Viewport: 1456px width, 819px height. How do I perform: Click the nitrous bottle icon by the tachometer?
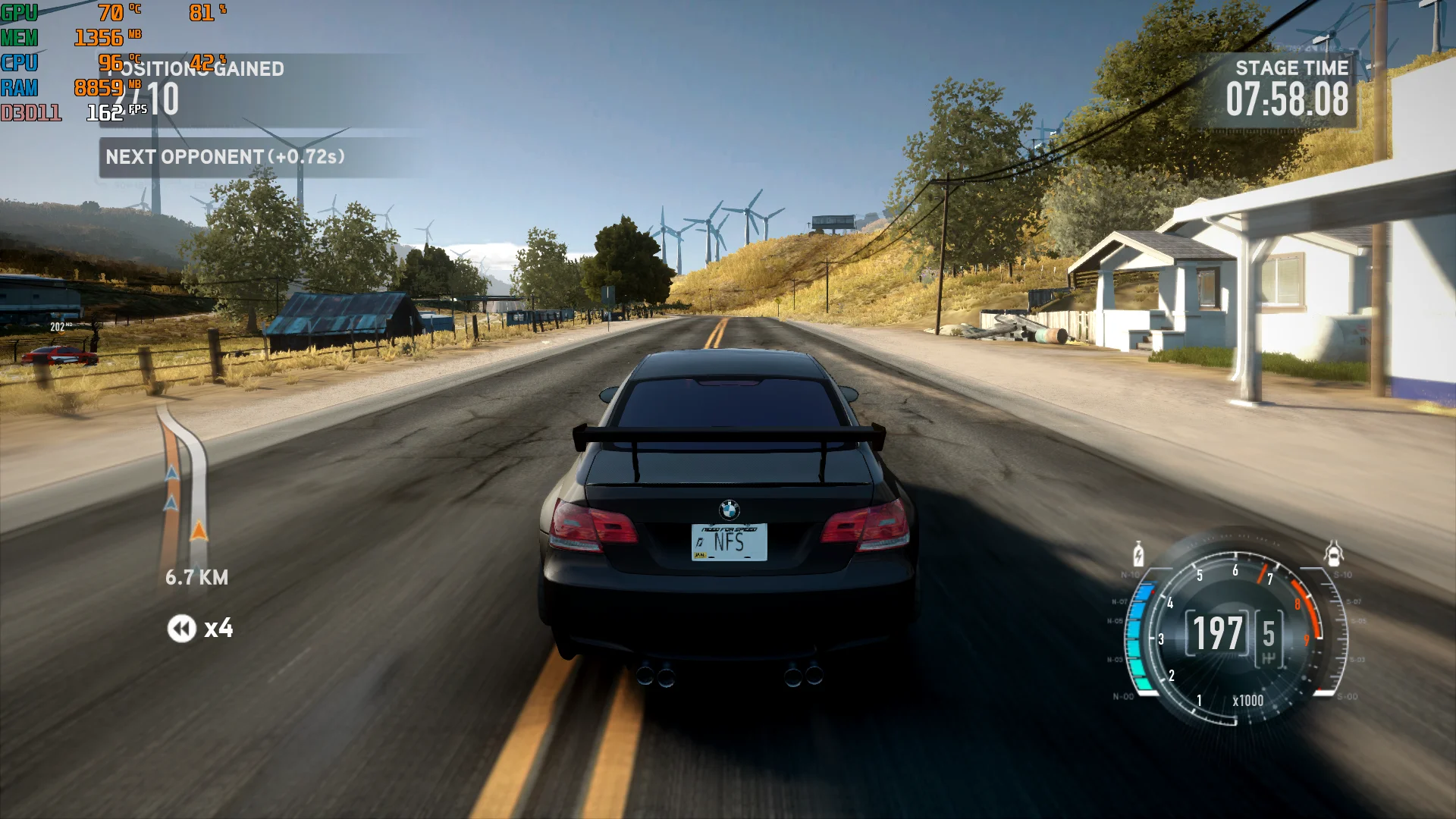click(1138, 554)
